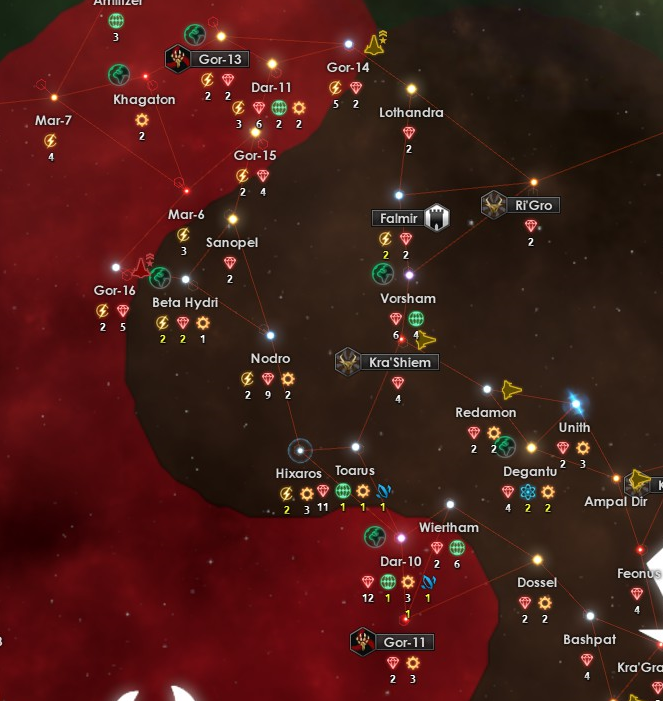Select the Khagaton system label

(144, 100)
